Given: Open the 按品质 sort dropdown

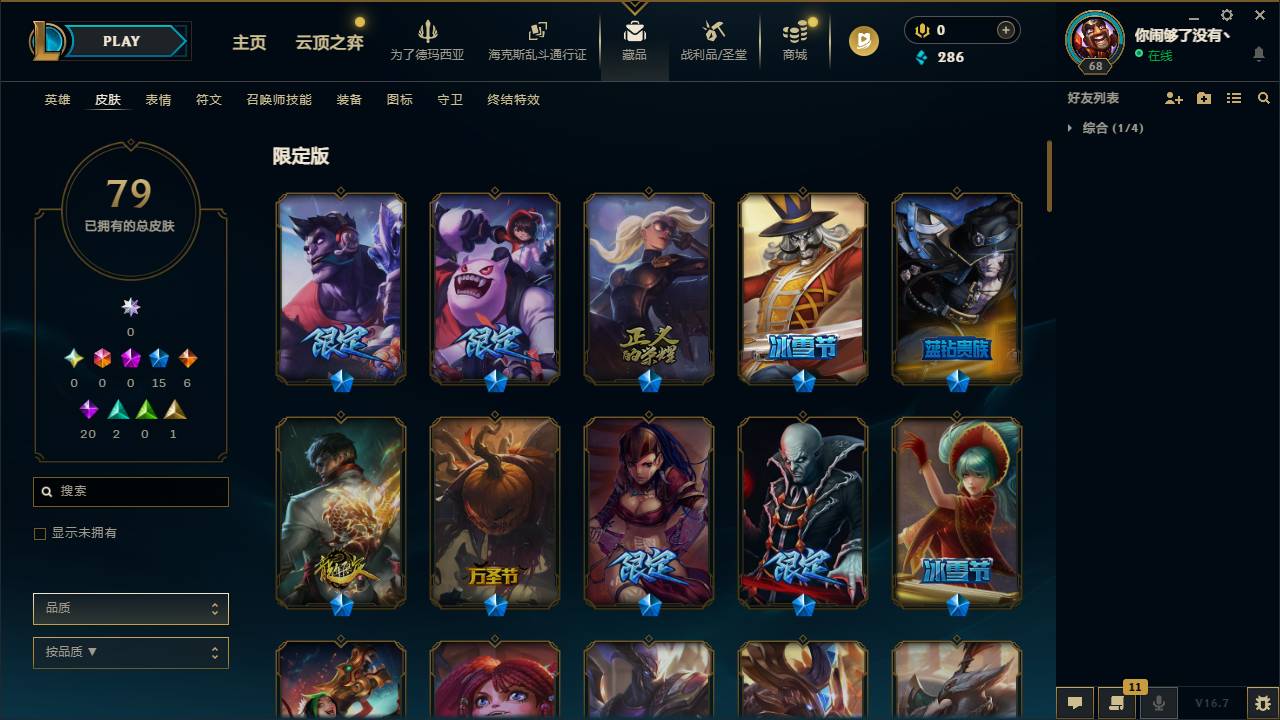Looking at the screenshot, I should click(x=130, y=652).
